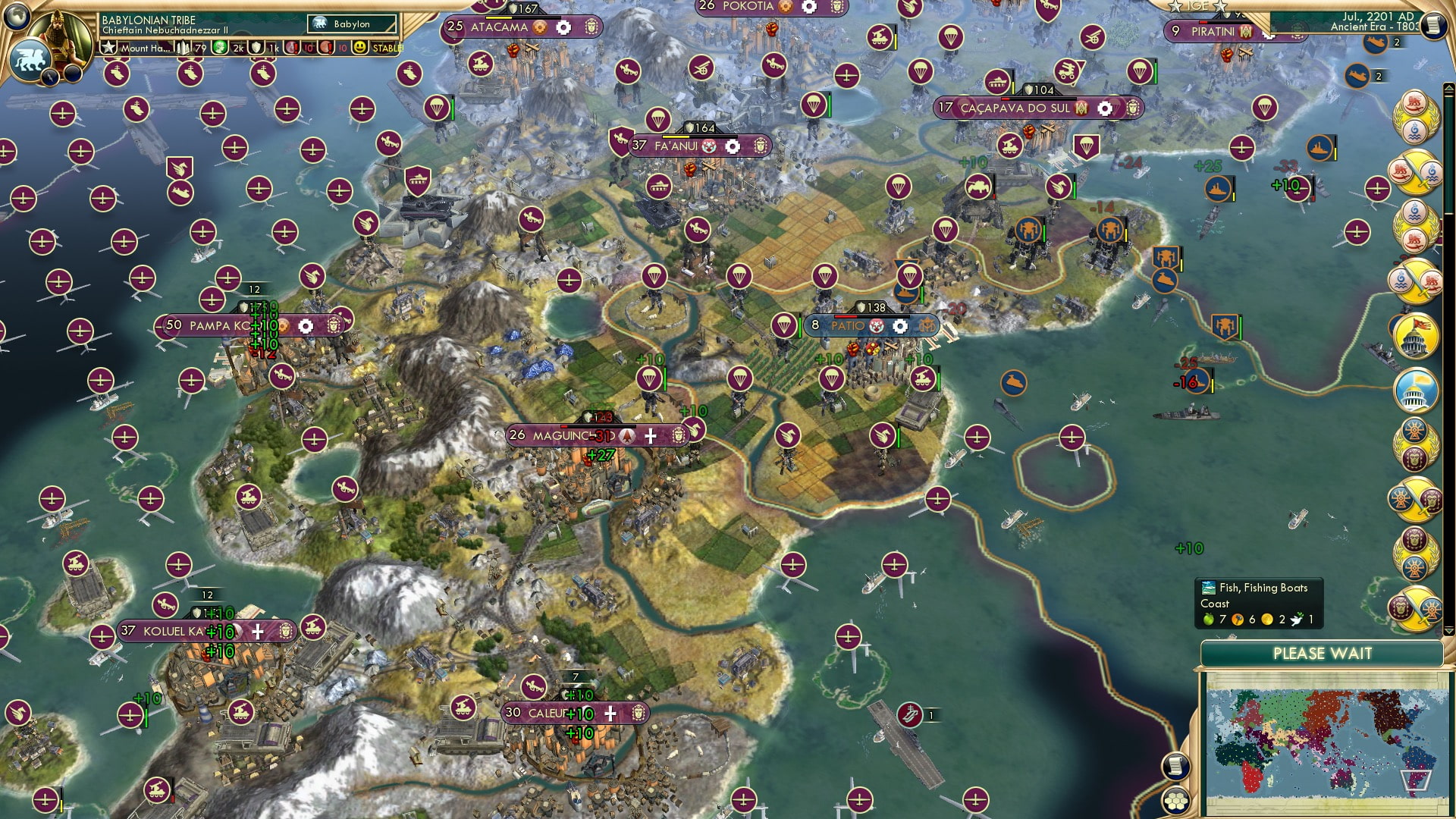Toggle the plus icon on Koluel Ka banner

258,629
